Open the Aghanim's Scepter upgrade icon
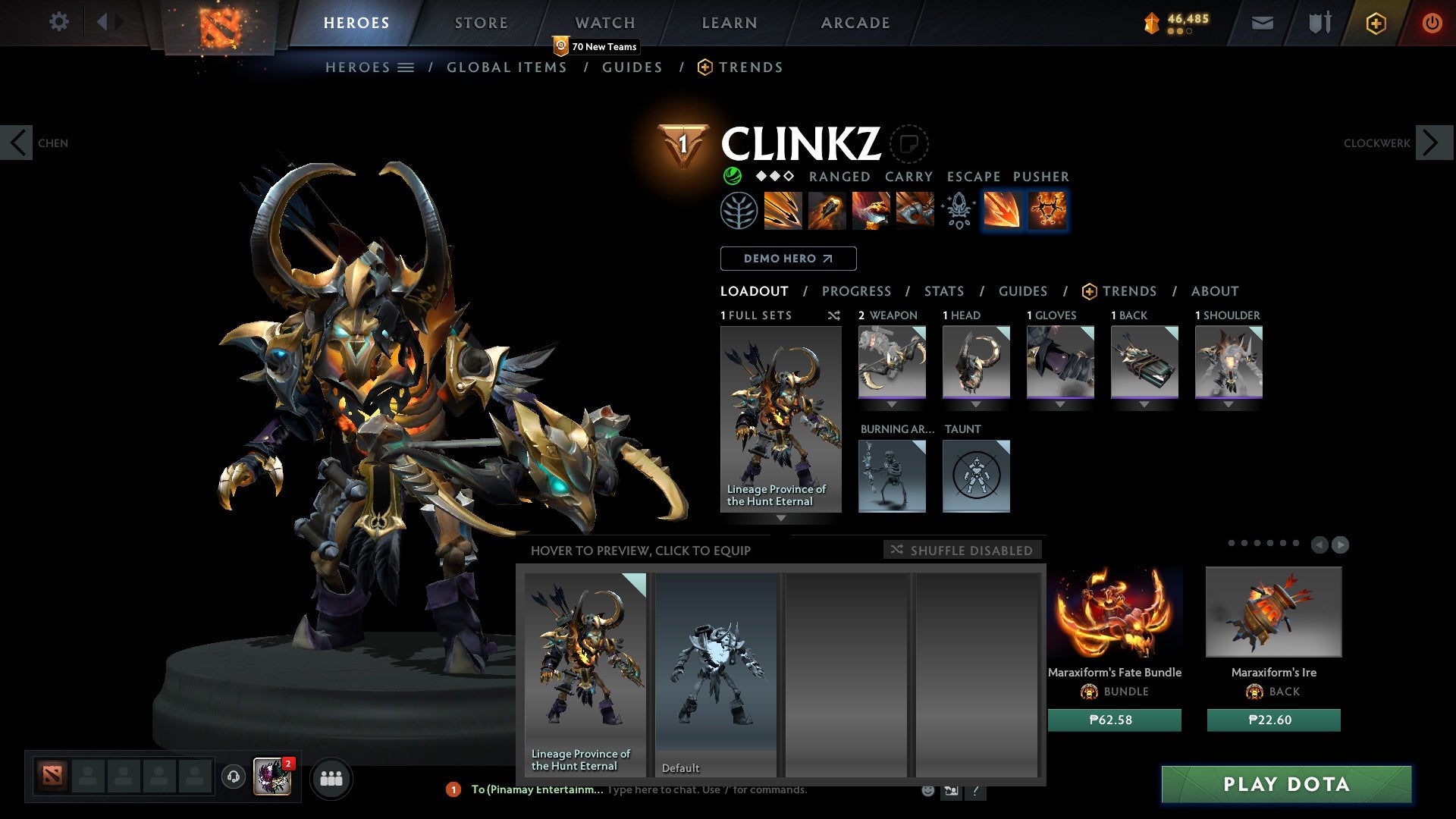The width and height of the screenshot is (1456, 819). [958, 212]
